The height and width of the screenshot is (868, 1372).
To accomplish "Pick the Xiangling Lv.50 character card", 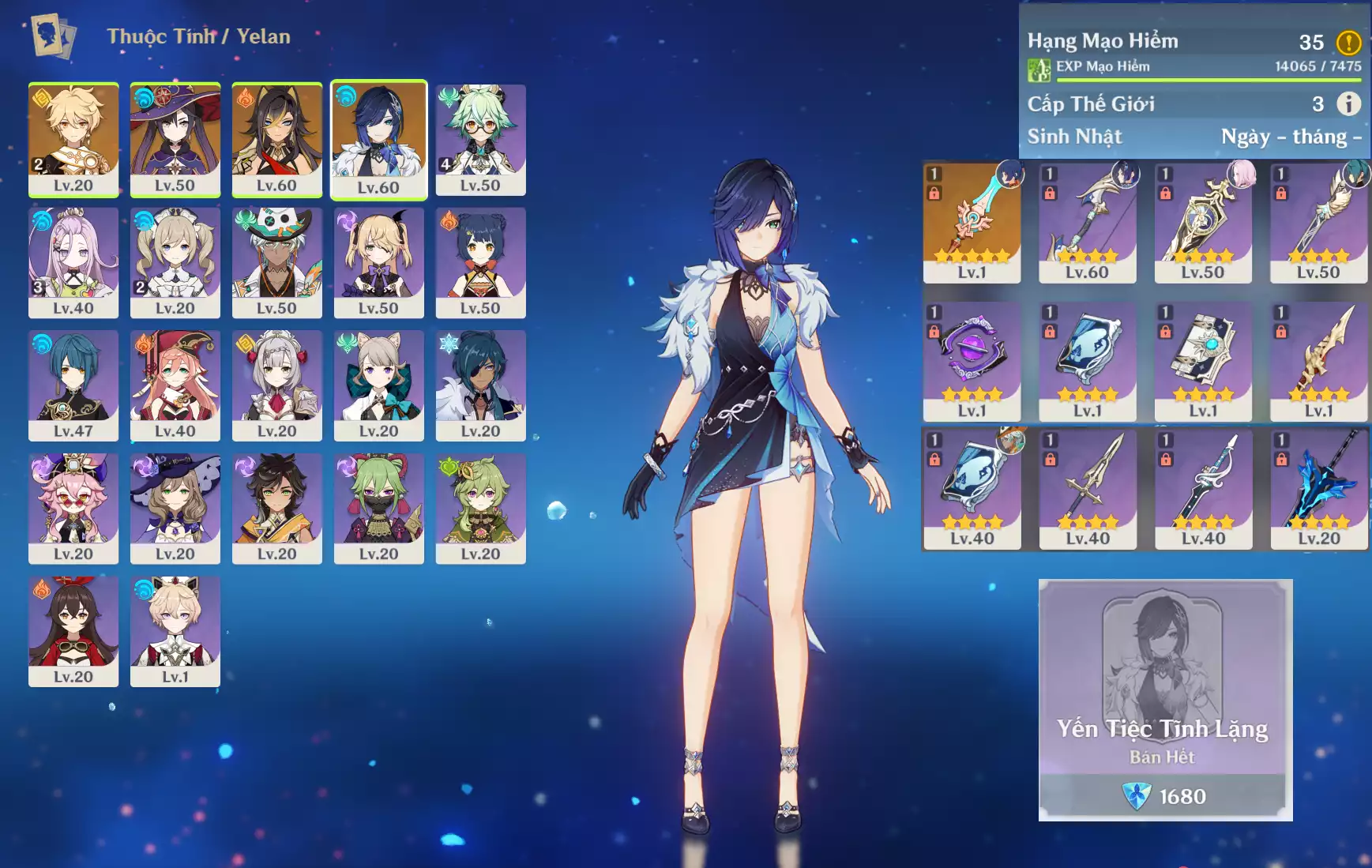I will point(480,262).
